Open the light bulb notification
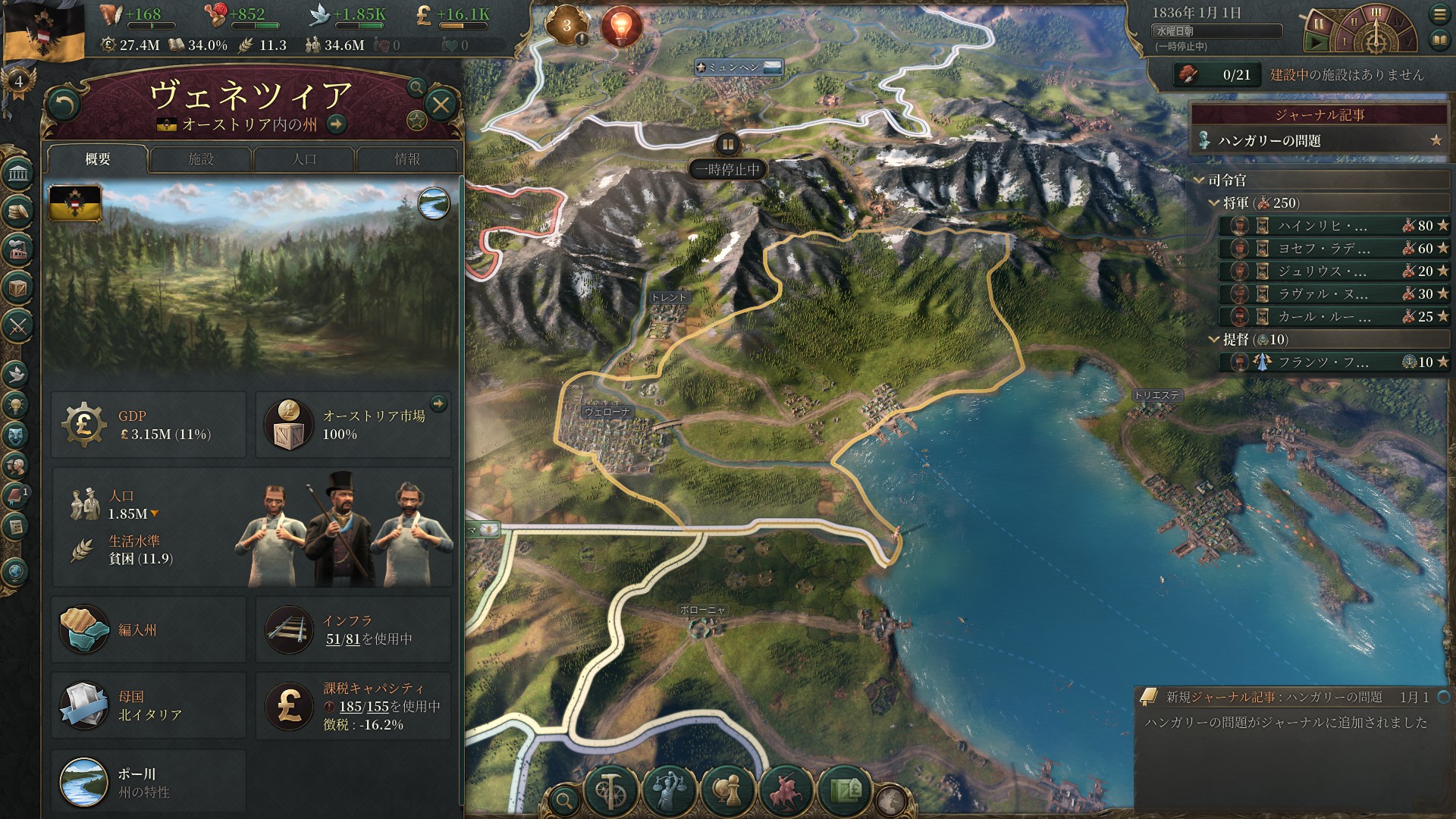1456x819 pixels. pos(621,27)
